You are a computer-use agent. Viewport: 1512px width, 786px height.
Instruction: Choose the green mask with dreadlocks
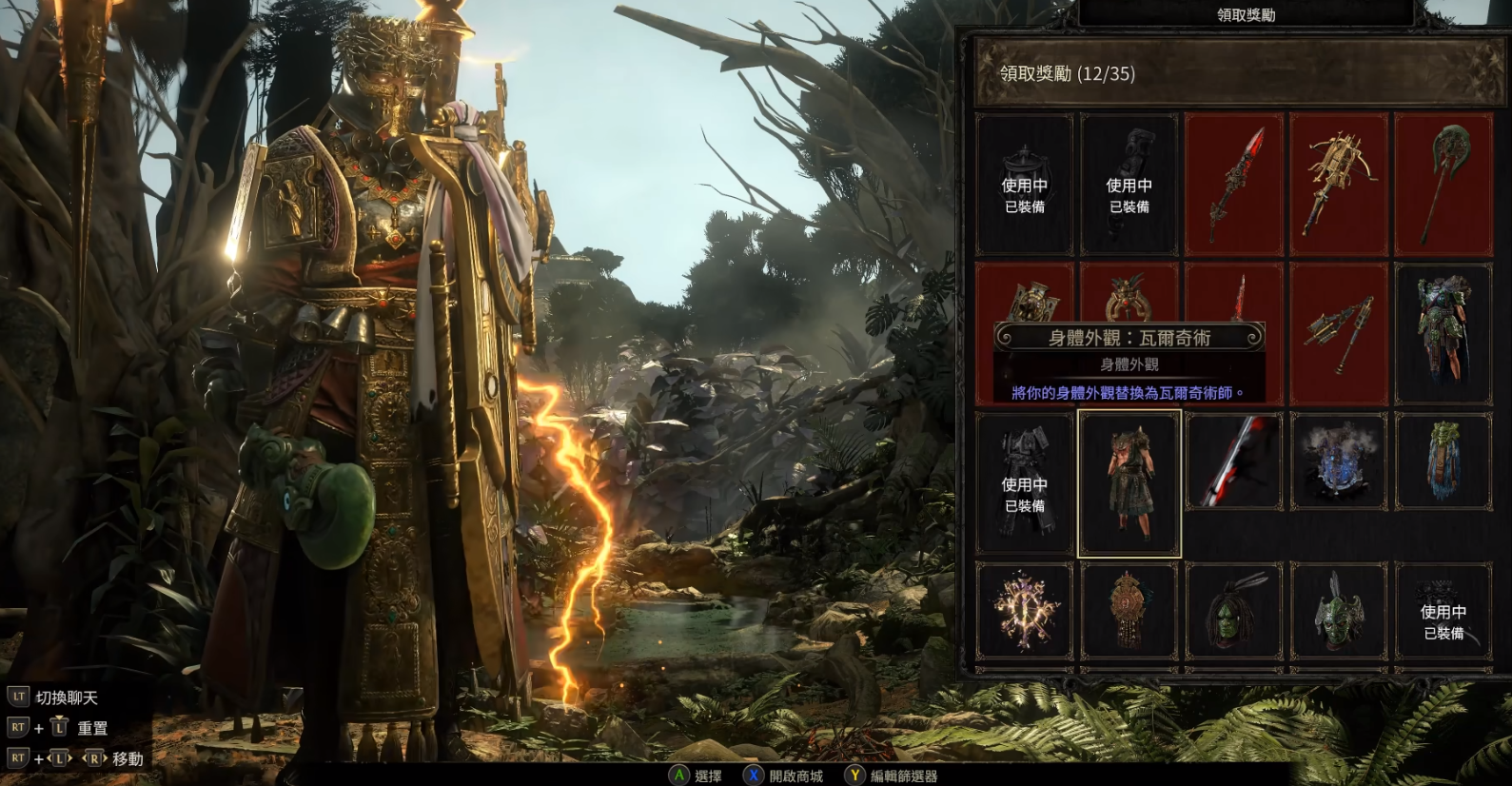point(1234,611)
